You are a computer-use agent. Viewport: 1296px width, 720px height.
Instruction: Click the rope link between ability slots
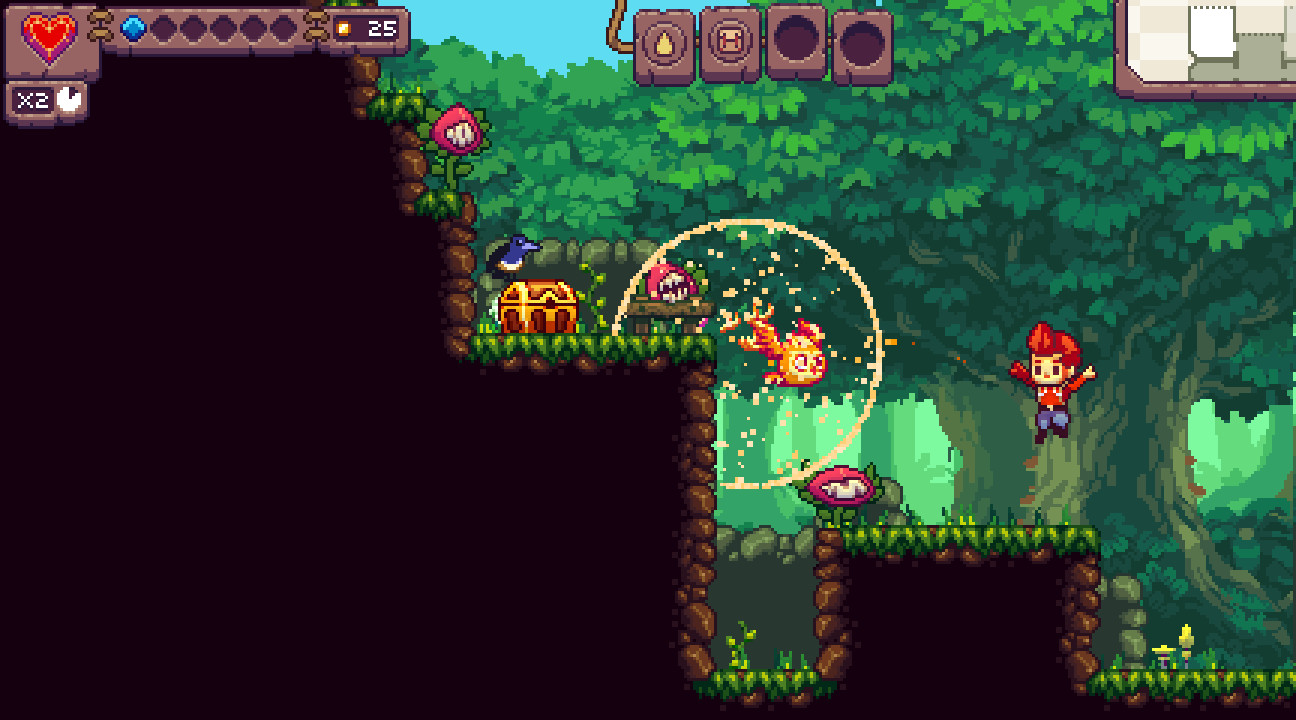tap(698, 40)
